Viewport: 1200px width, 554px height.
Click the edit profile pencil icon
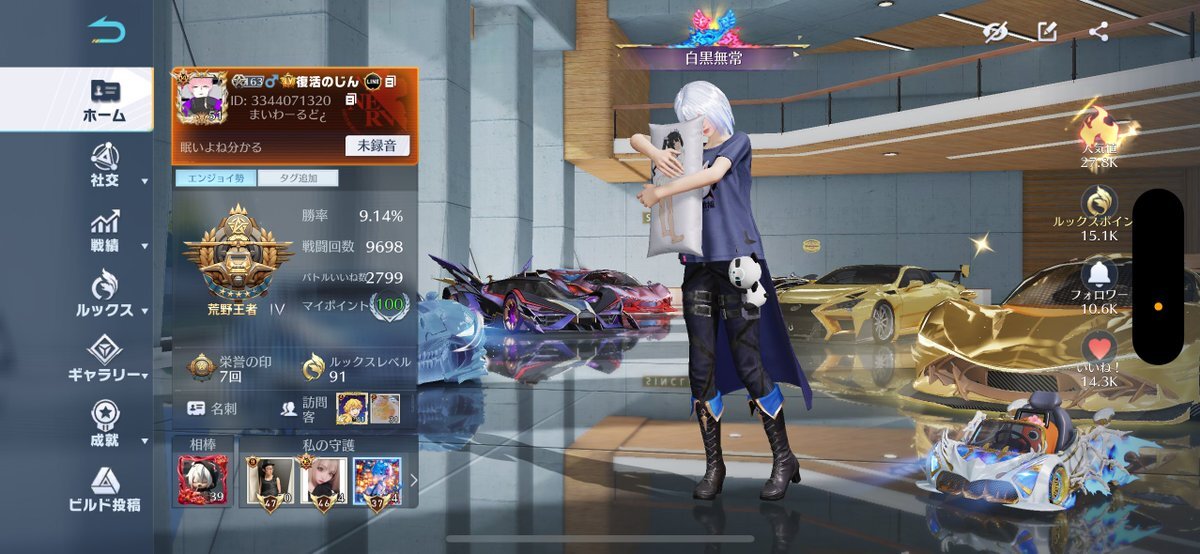tap(1047, 32)
